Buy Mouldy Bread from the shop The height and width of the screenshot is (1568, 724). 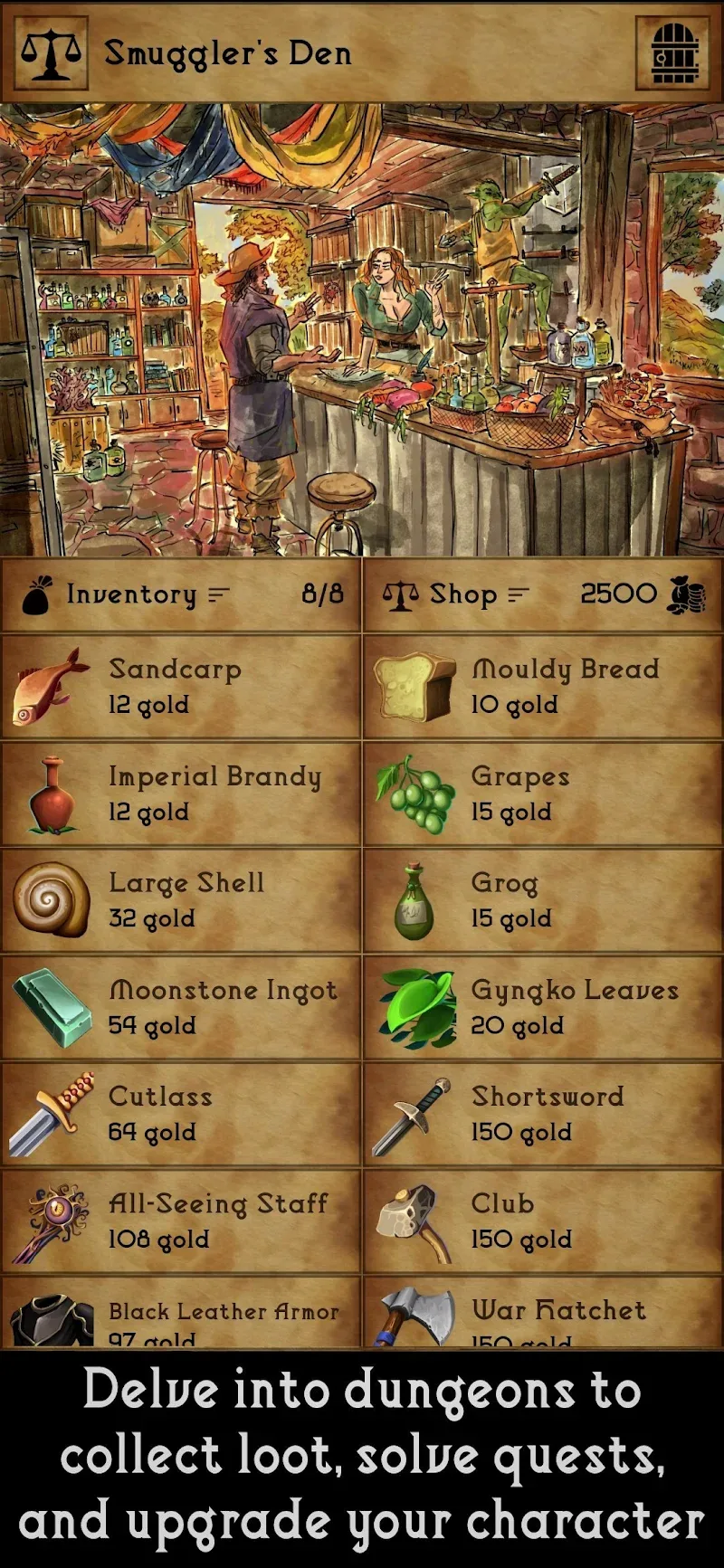[x=543, y=687]
